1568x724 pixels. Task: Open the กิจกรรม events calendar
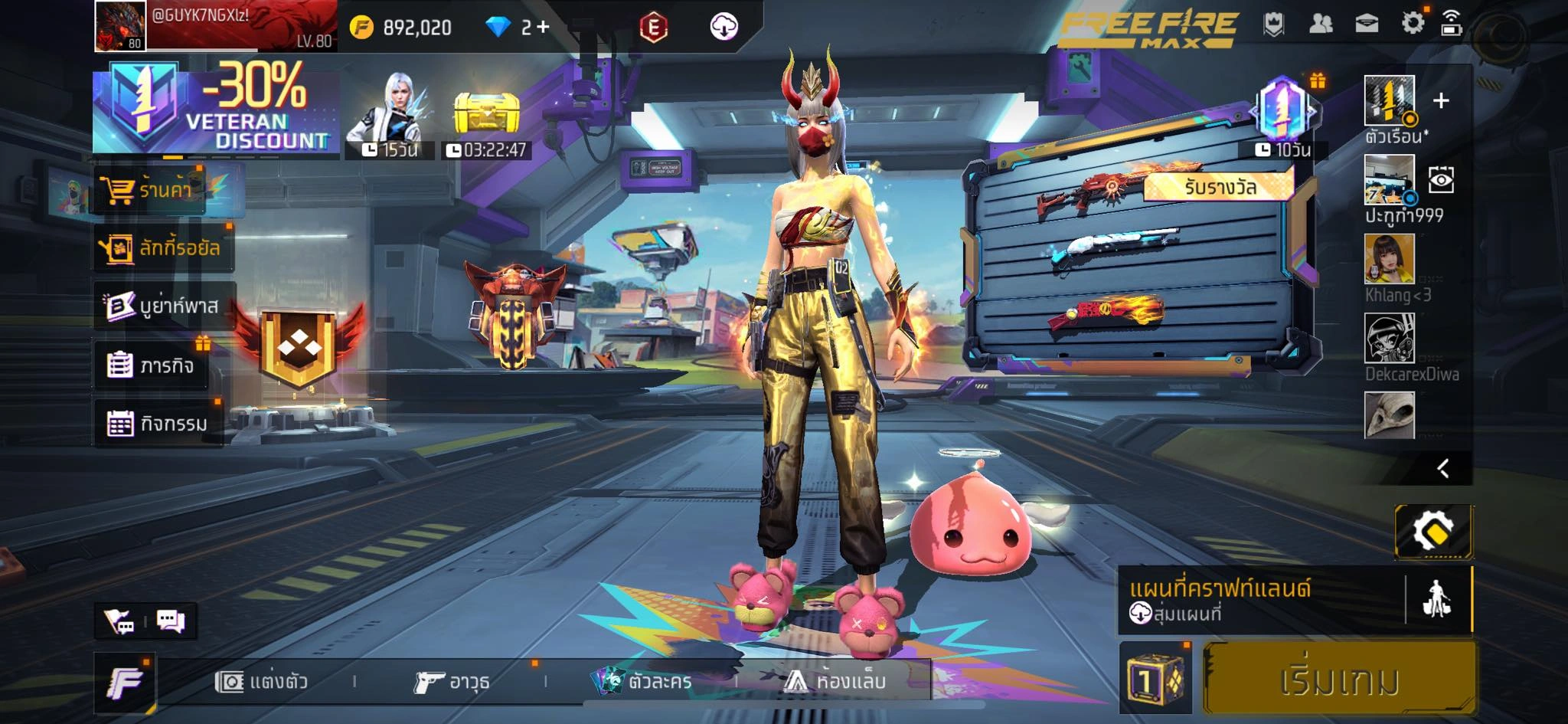158,423
